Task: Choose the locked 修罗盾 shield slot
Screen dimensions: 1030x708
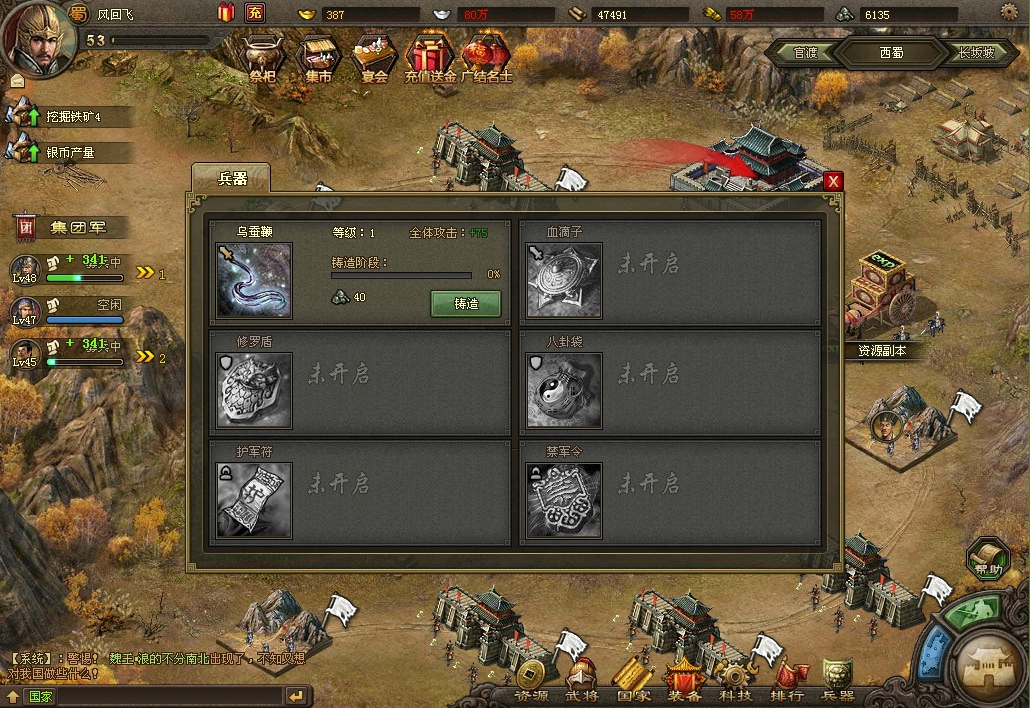Action: point(254,390)
